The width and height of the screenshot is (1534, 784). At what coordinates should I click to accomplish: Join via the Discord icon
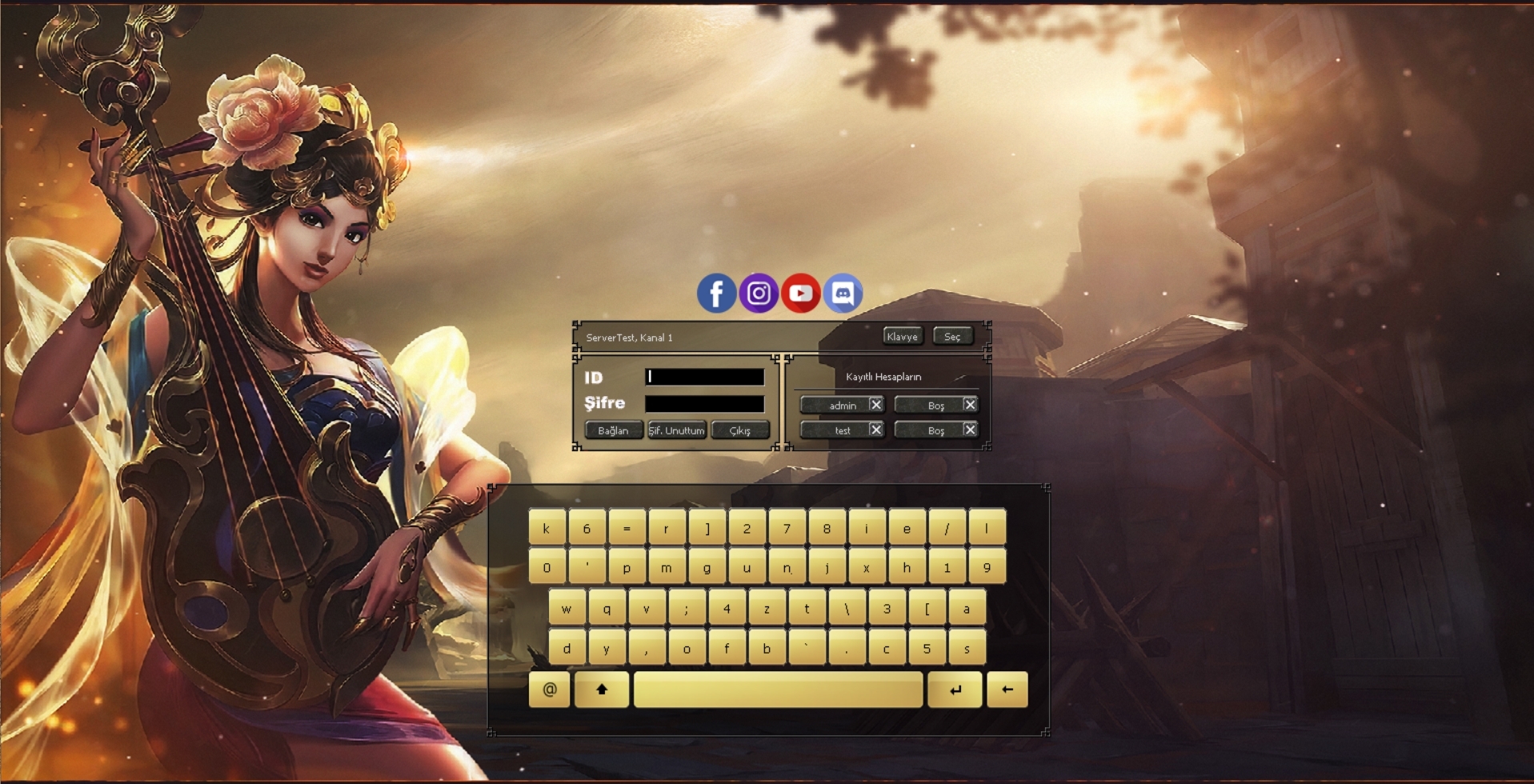tap(843, 294)
